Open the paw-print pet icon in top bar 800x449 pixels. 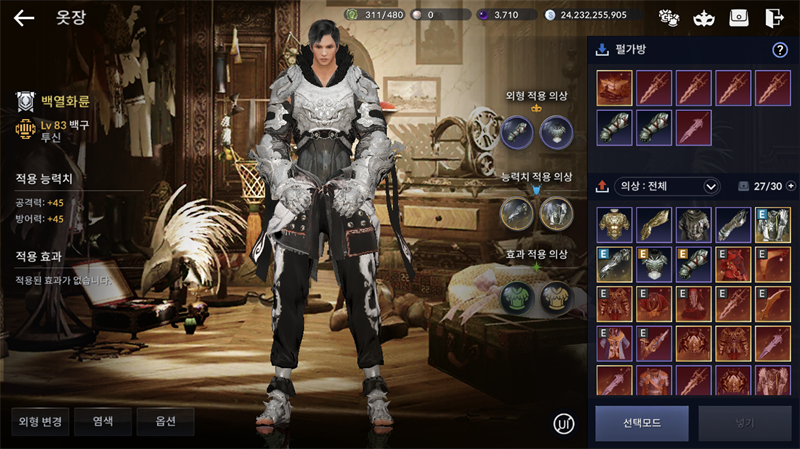[x=669, y=17]
